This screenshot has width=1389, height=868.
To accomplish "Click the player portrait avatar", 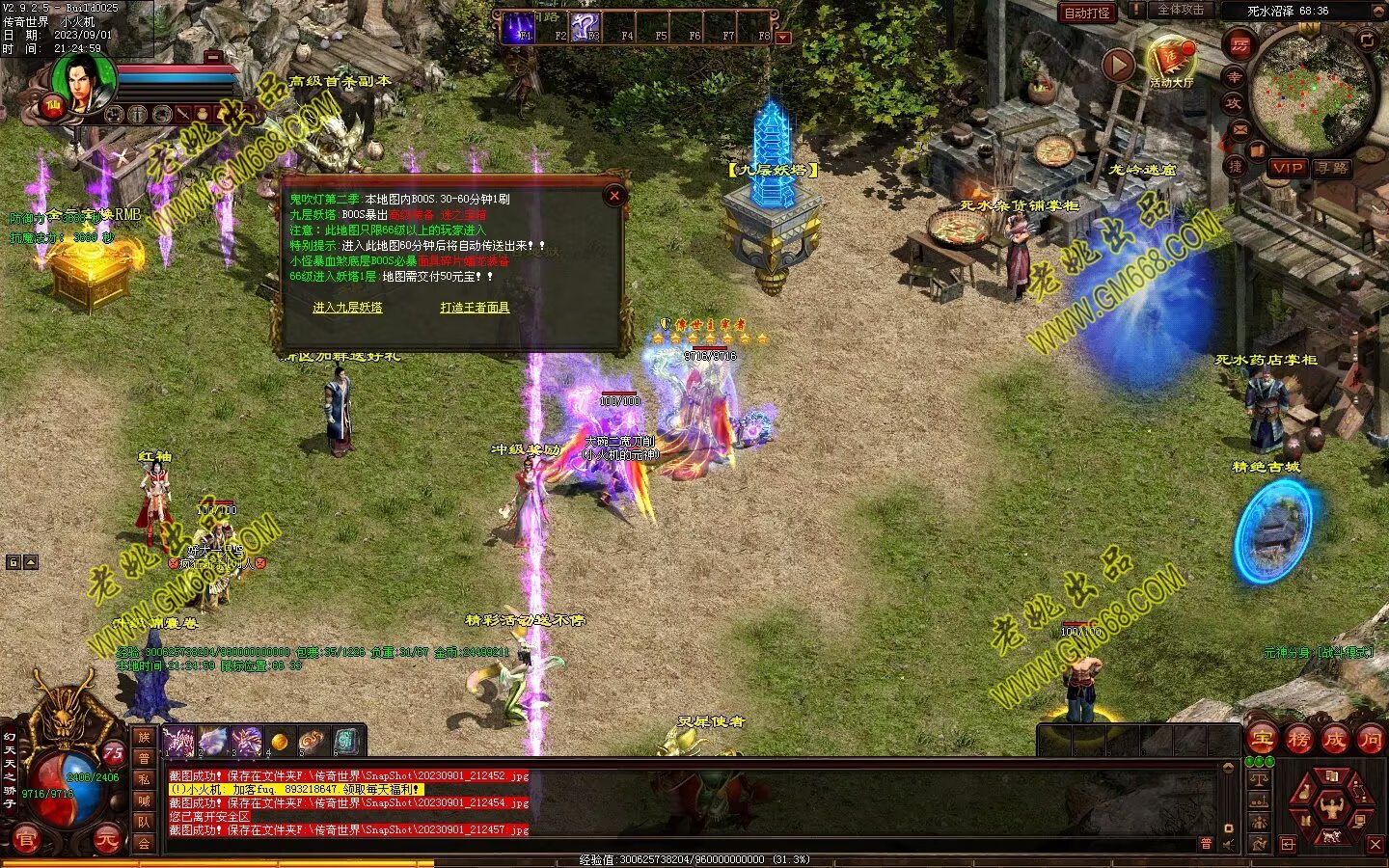I will pyautogui.click(x=84, y=84).
